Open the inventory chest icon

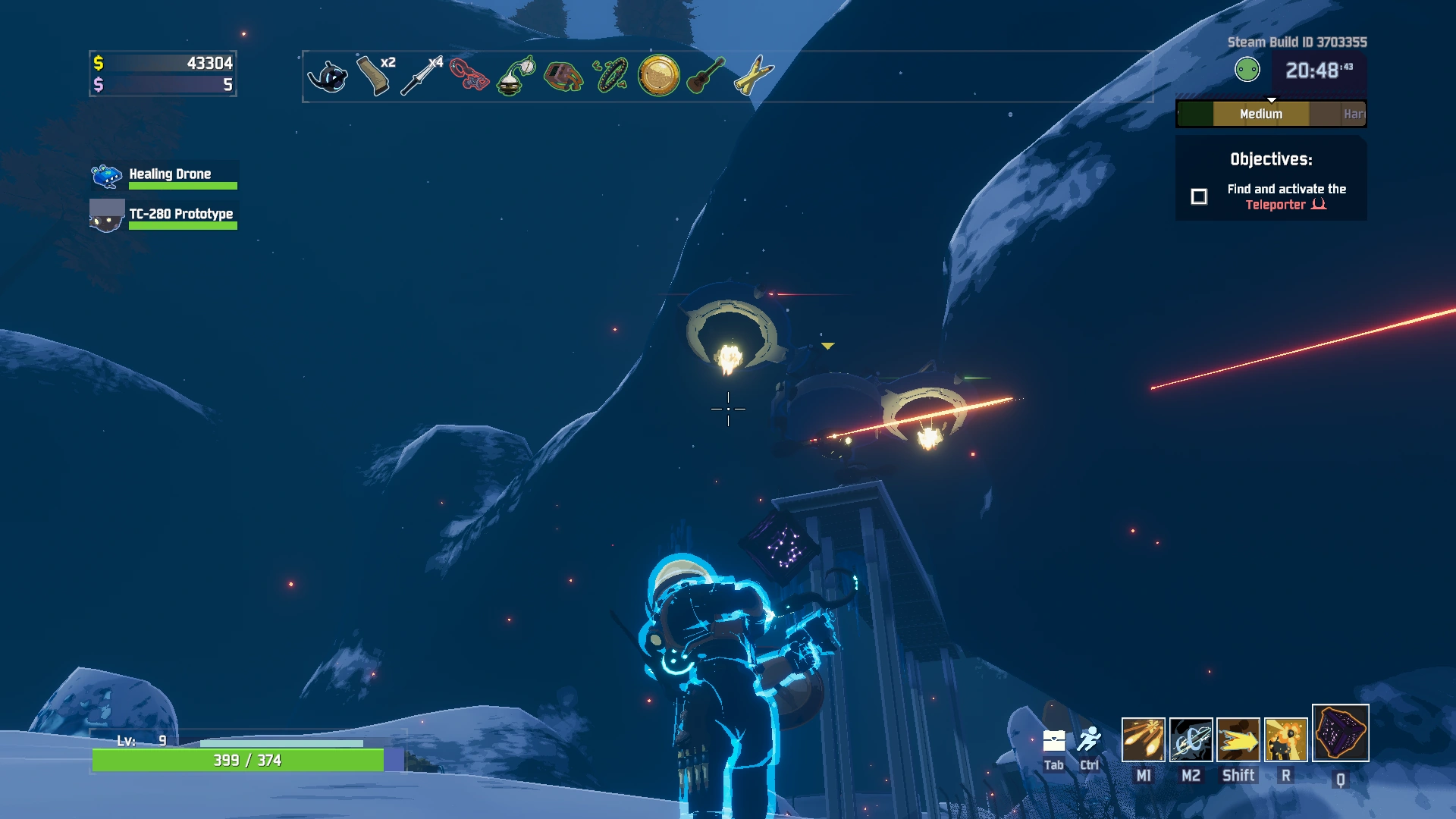coord(1054,741)
